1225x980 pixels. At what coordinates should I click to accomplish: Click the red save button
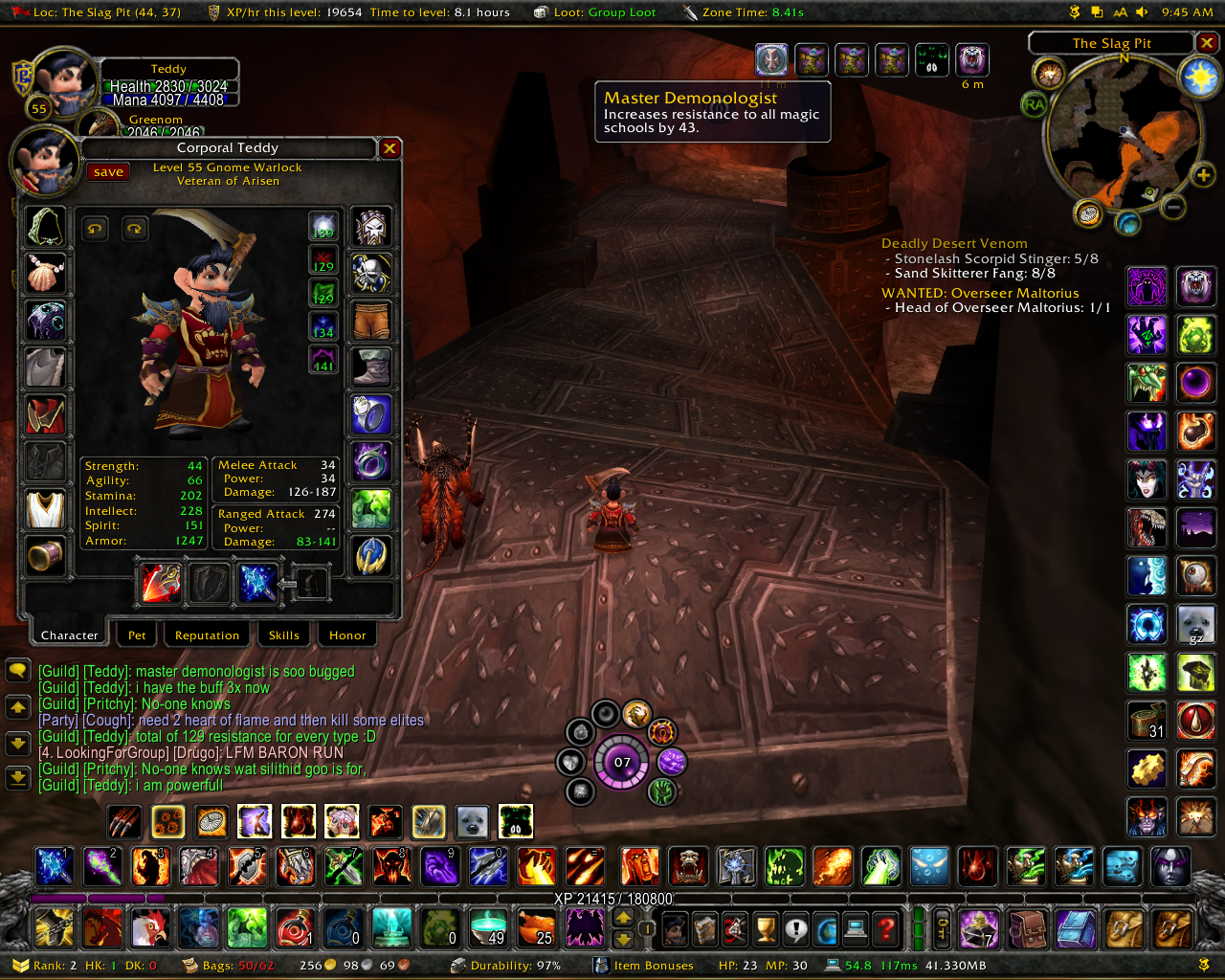click(x=108, y=172)
